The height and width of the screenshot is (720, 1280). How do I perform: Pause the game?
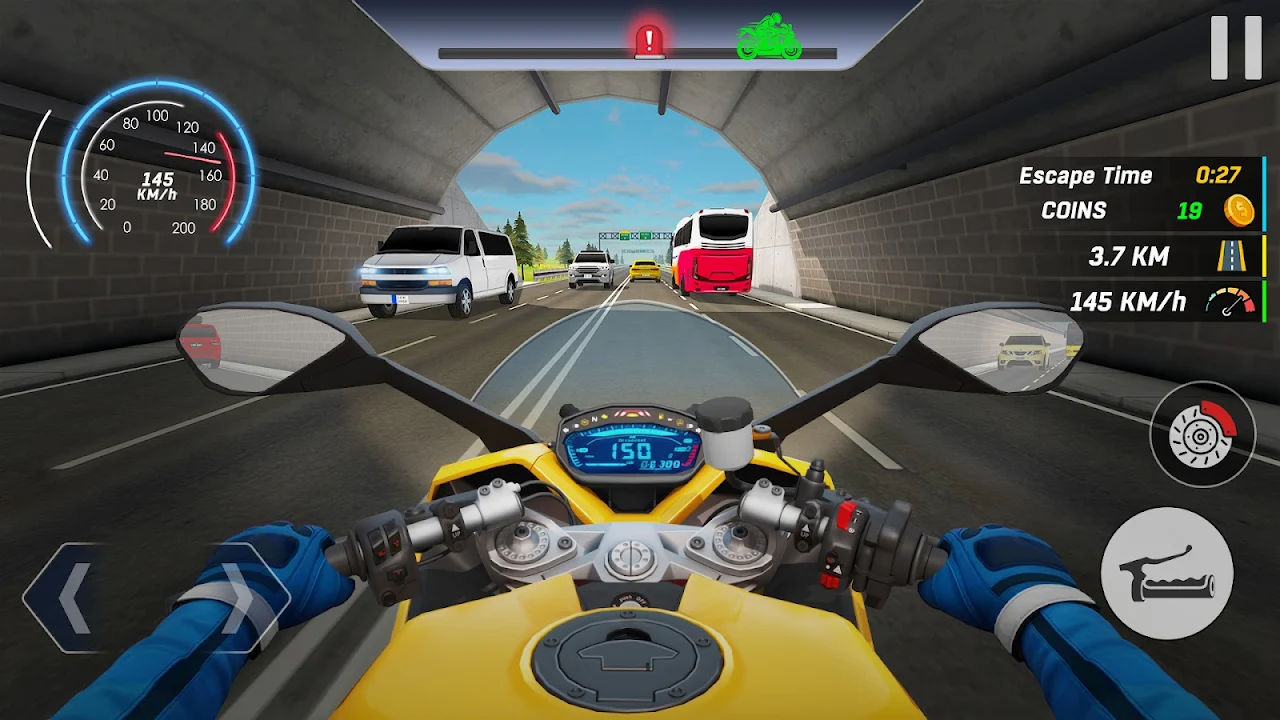coord(1236,47)
